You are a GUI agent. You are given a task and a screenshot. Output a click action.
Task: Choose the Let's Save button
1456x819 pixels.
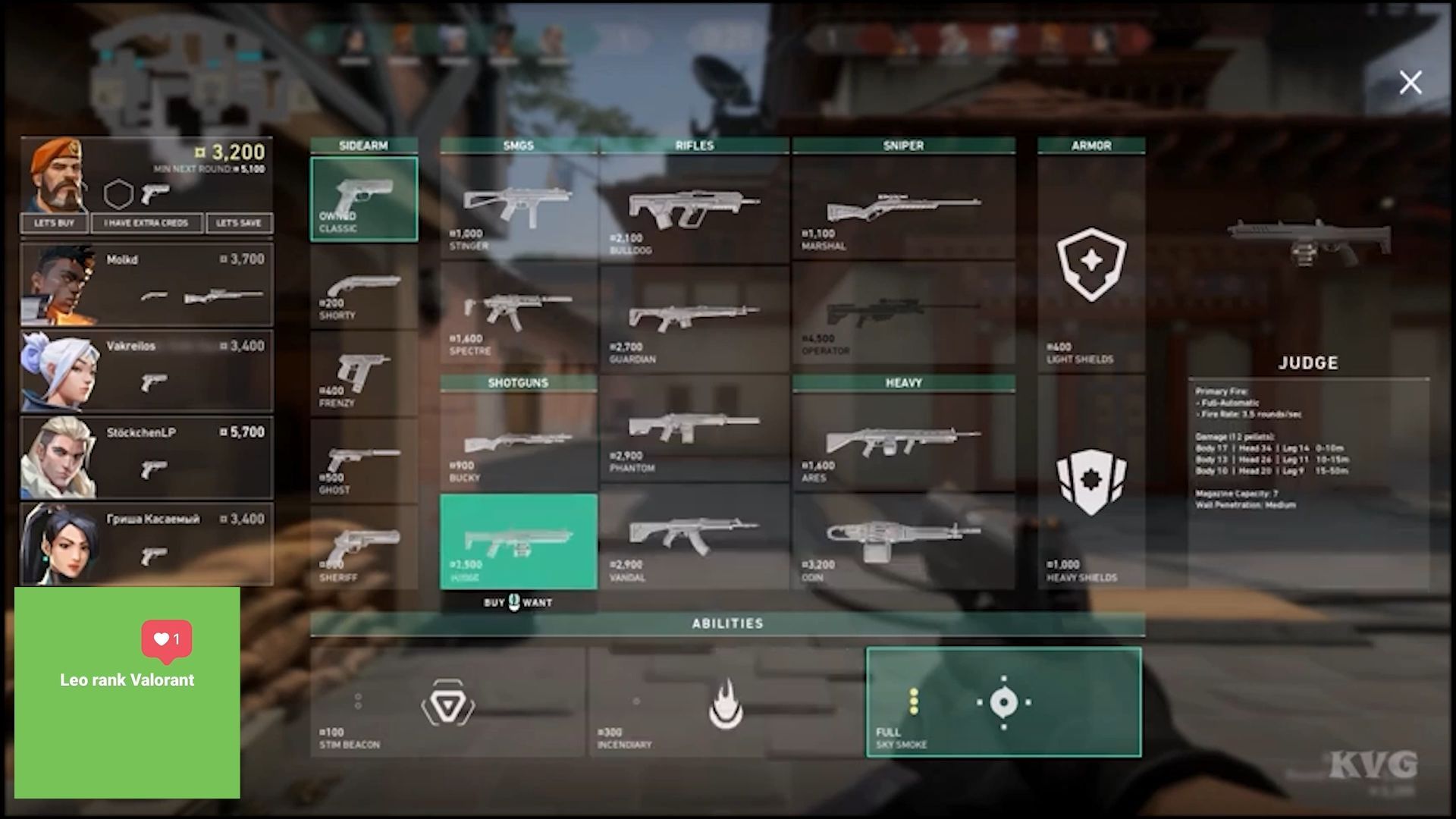tap(239, 223)
